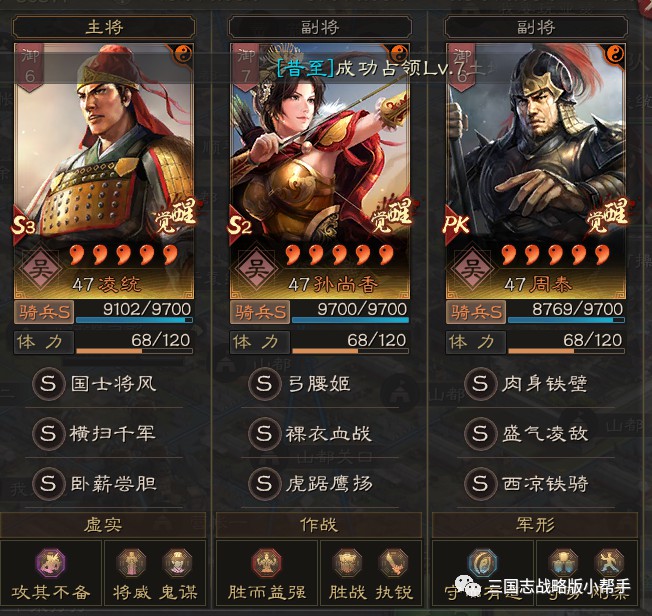Select the 将威 tactic icon
The width and height of the screenshot is (652, 616).
tap(131, 564)
